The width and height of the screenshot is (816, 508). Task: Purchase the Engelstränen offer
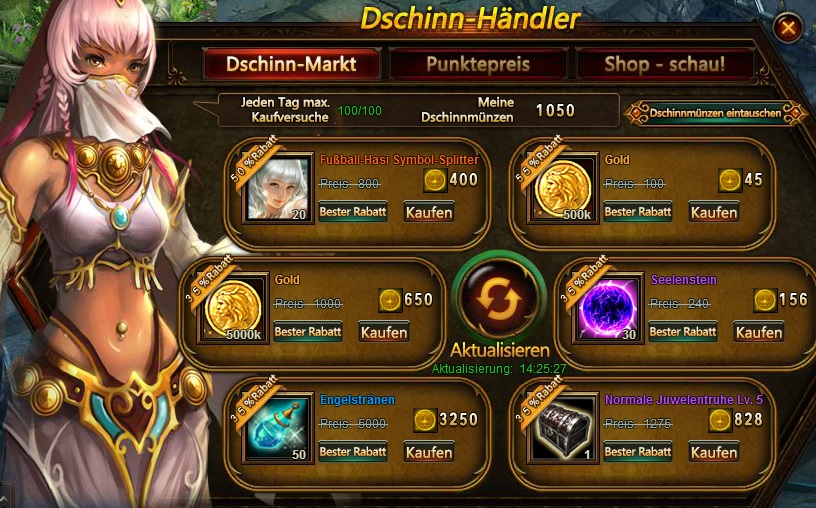(x=429, y=452)
